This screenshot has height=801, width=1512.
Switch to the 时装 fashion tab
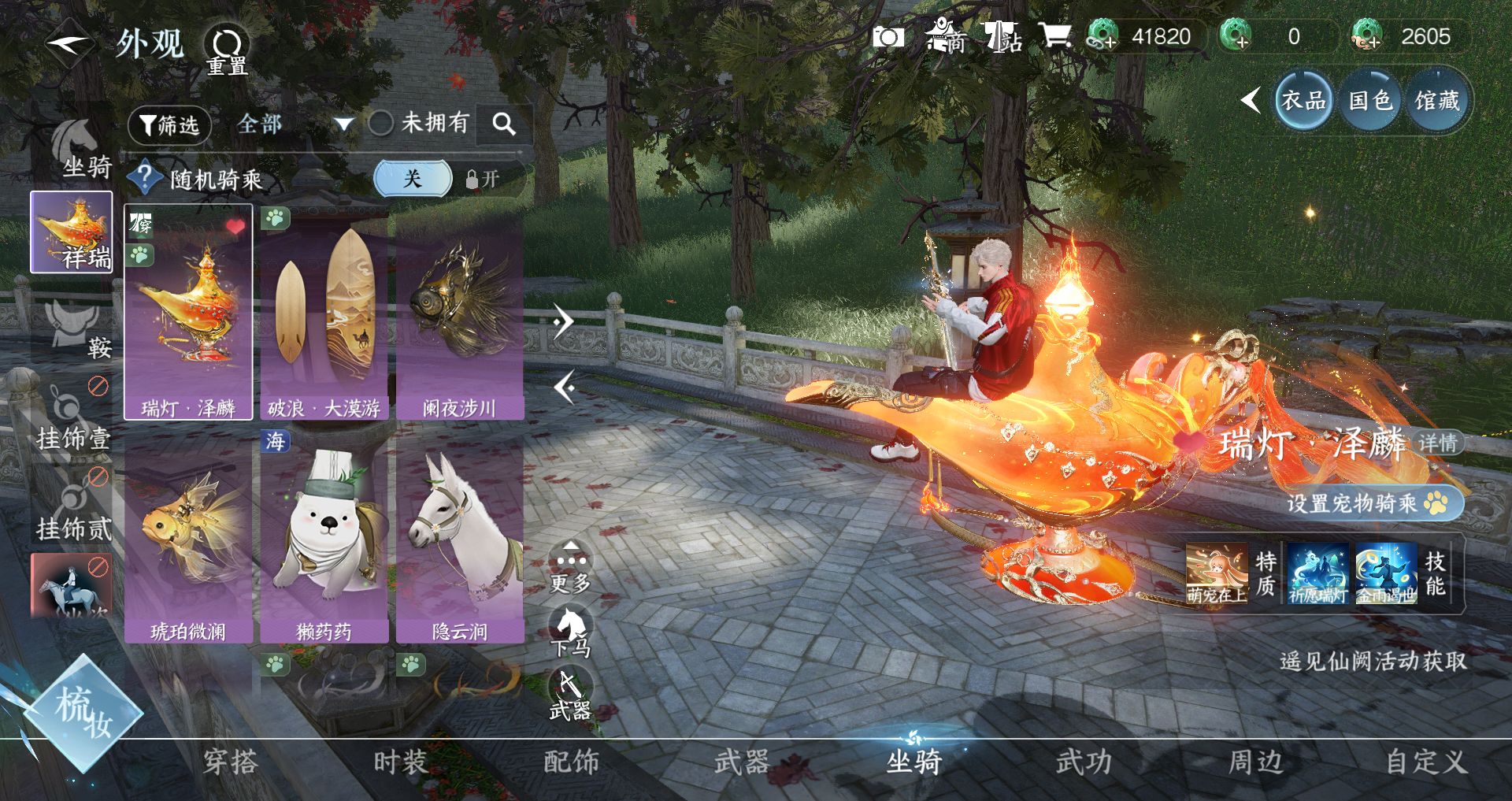pyautogui.click(x=400, y=762)
